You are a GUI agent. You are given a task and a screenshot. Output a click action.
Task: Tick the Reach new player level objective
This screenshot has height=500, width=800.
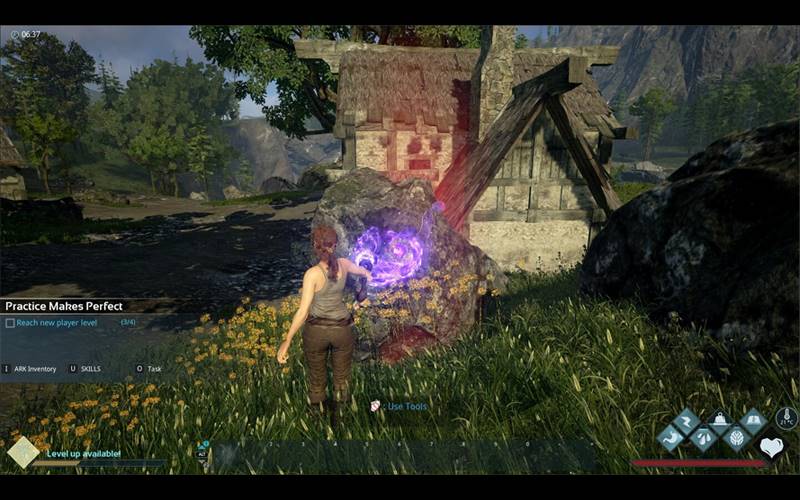(x=10, y=323)
